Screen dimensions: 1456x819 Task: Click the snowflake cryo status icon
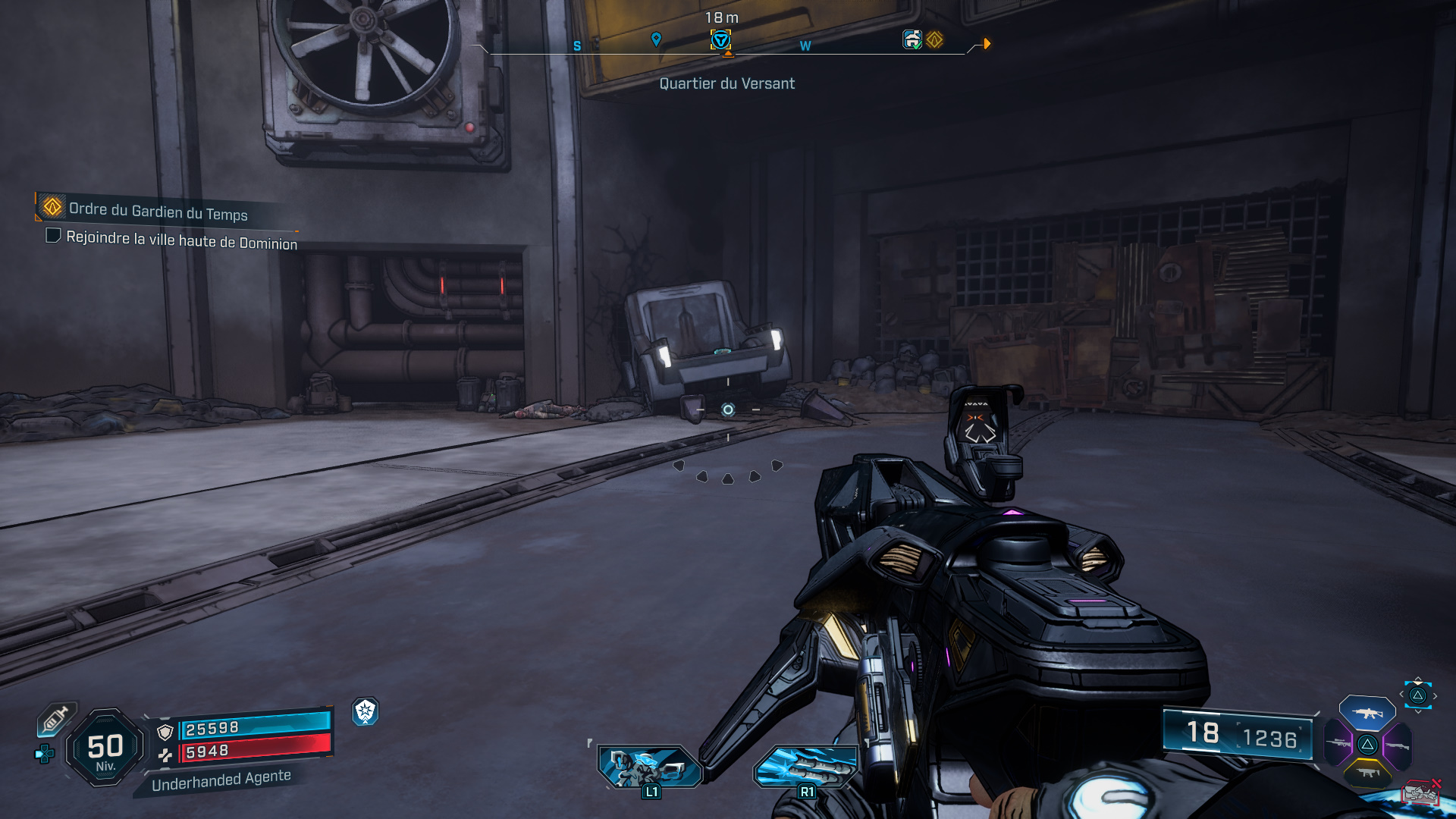coord(366,712)
